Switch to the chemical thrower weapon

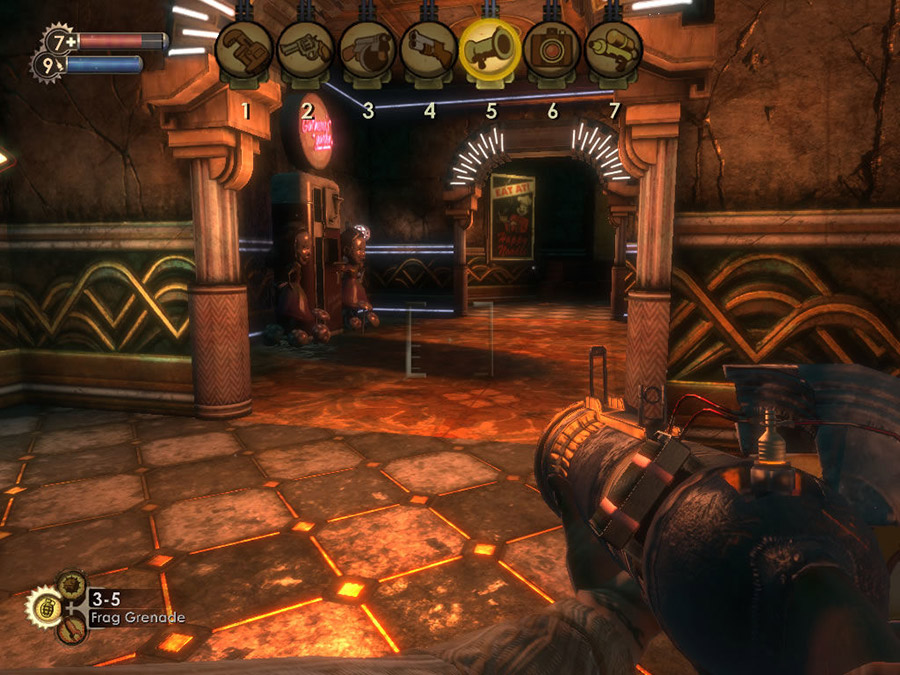(613, 49)
